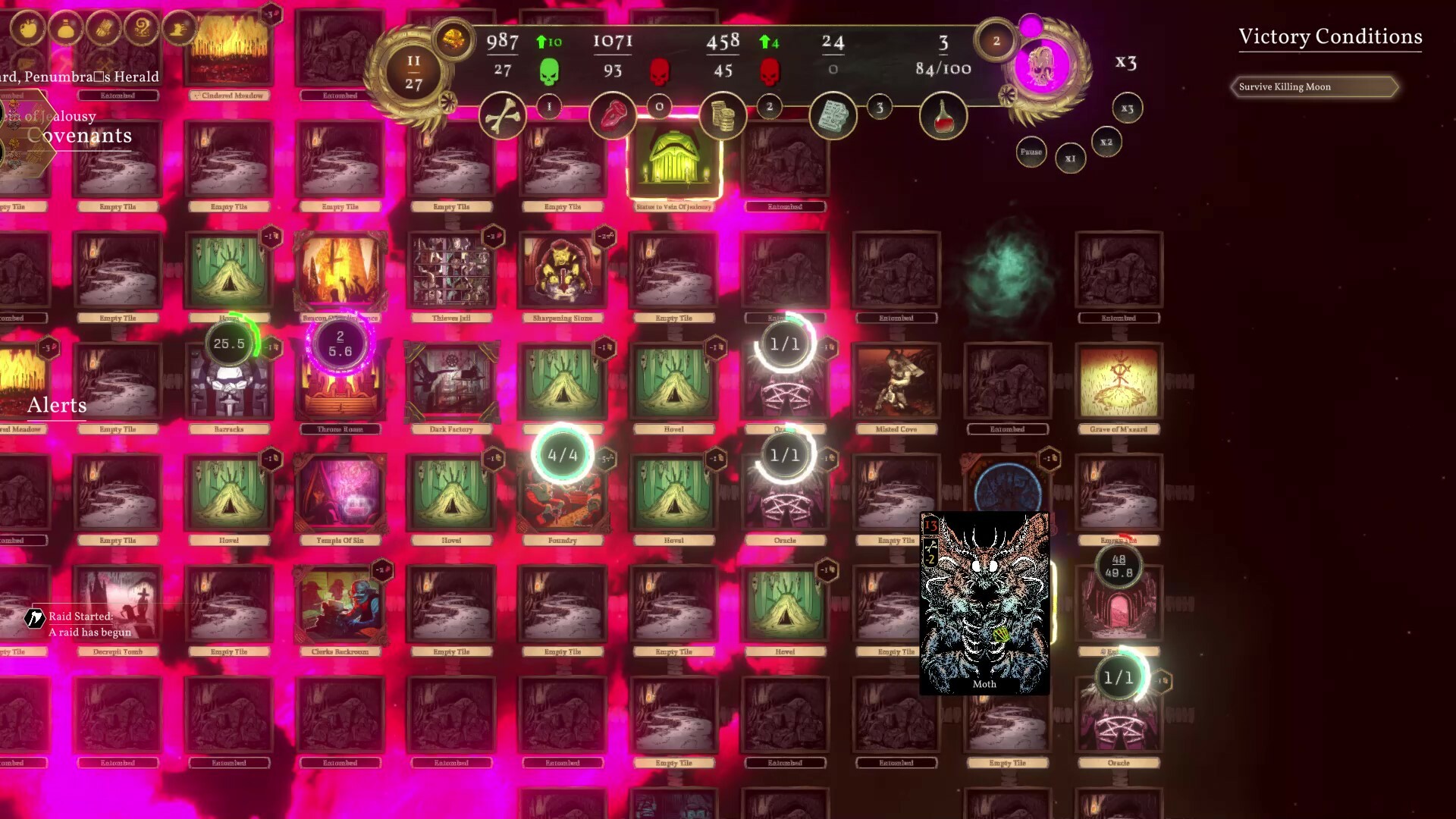Set game speed to x2

tap(1106, 143)
